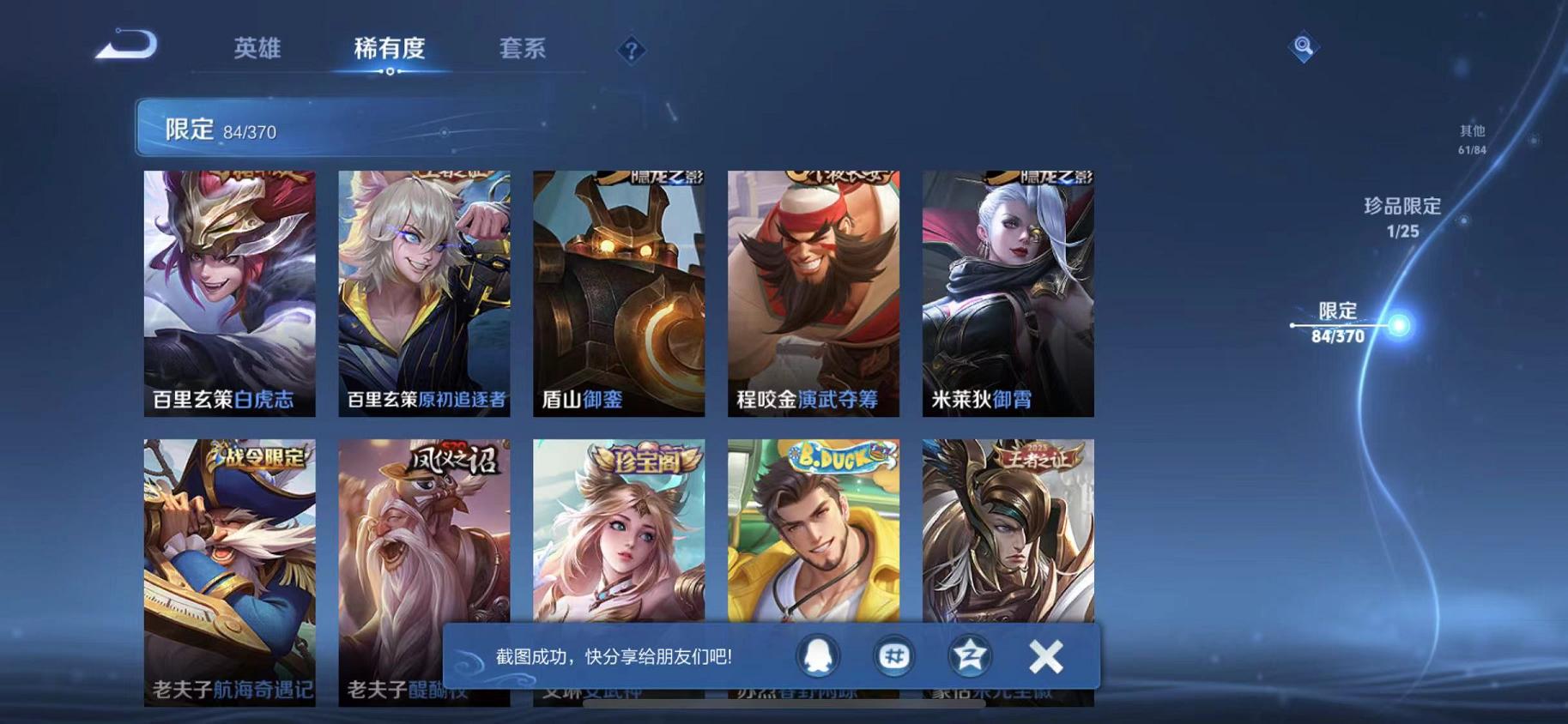Open the search magnifier icon
Image resolution: width=1568 pixels, height=724 pixels.
[1303, 47]
